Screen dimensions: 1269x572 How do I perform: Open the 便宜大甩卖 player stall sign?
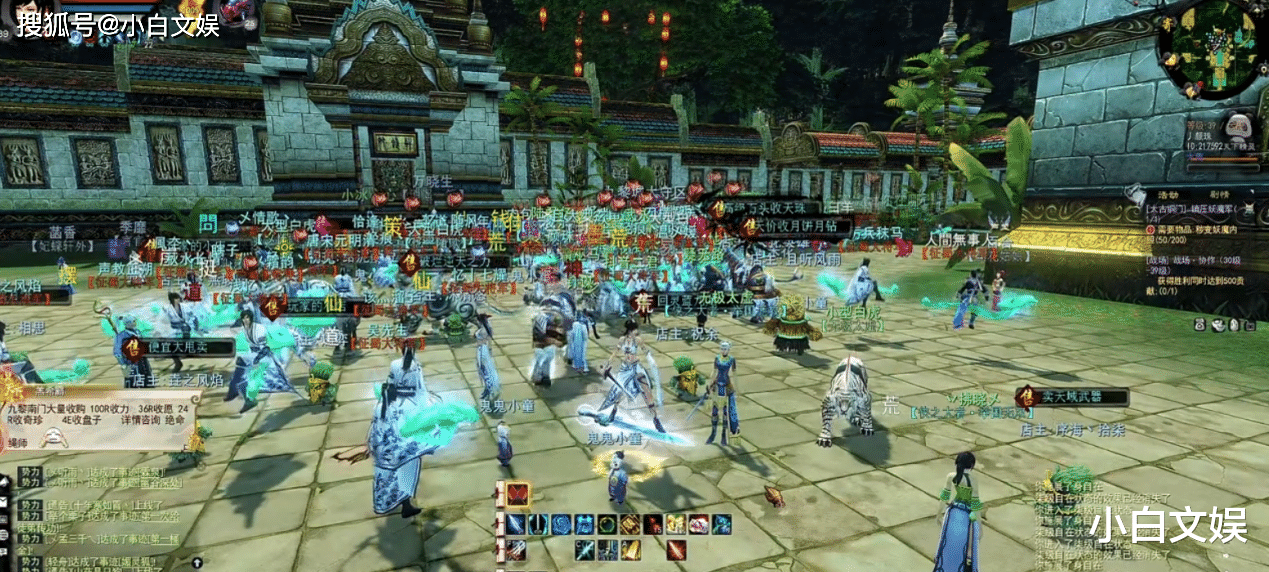click(179, 347)
